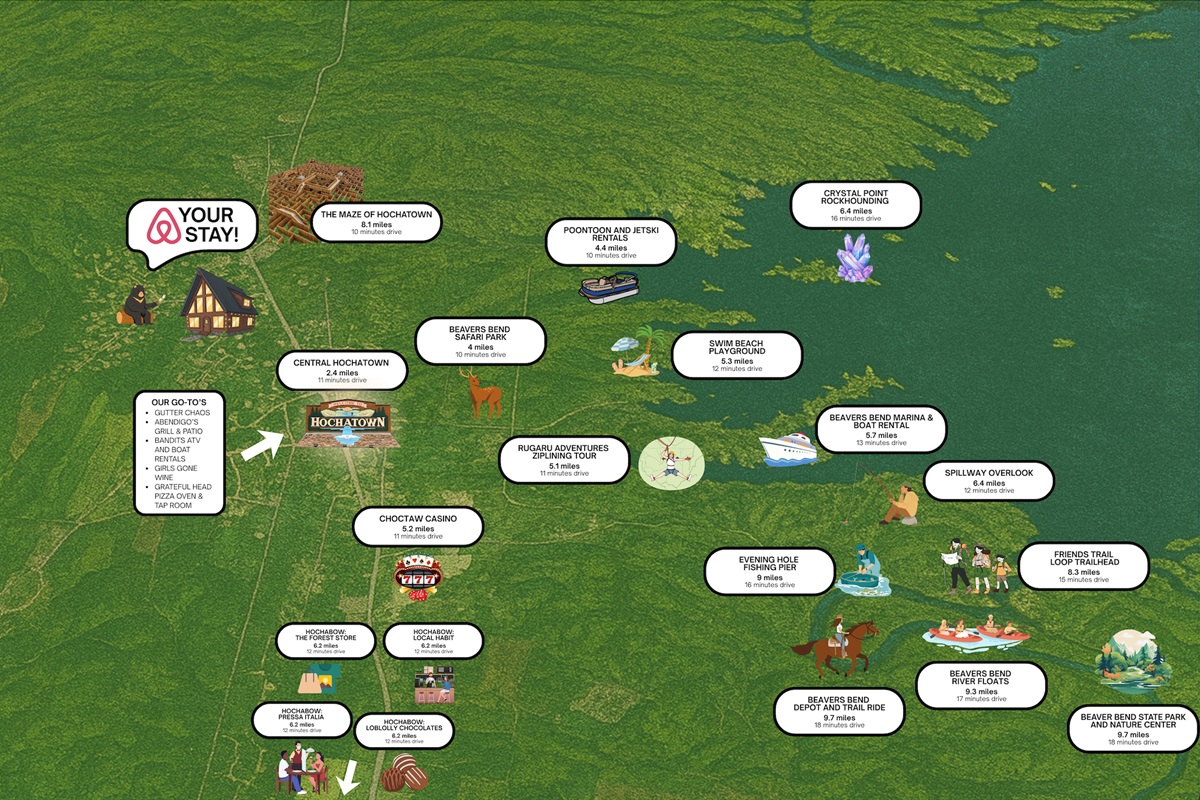Select Friends Trail Loop Trailhead label
The height and width of the screenshot is (800, 1200).
click(x=1083, y=566)
